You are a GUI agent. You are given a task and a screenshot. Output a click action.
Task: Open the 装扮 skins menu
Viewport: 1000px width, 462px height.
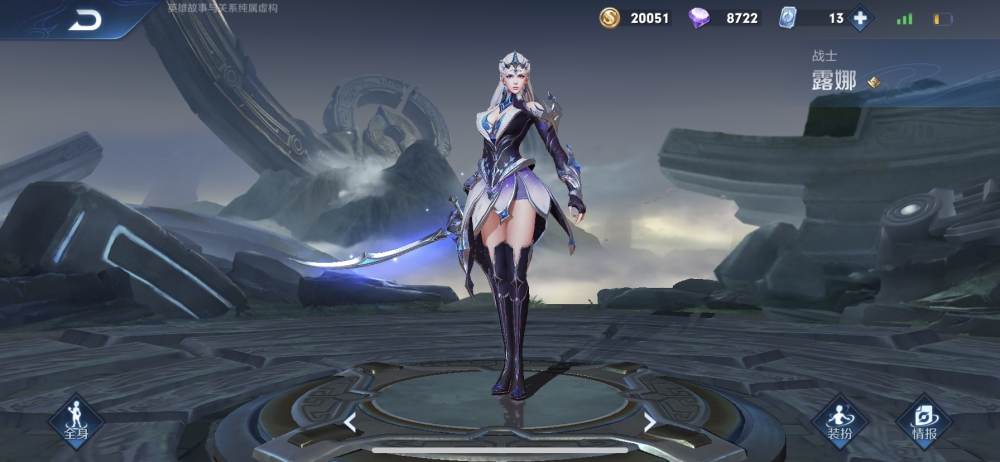point(839,419)
